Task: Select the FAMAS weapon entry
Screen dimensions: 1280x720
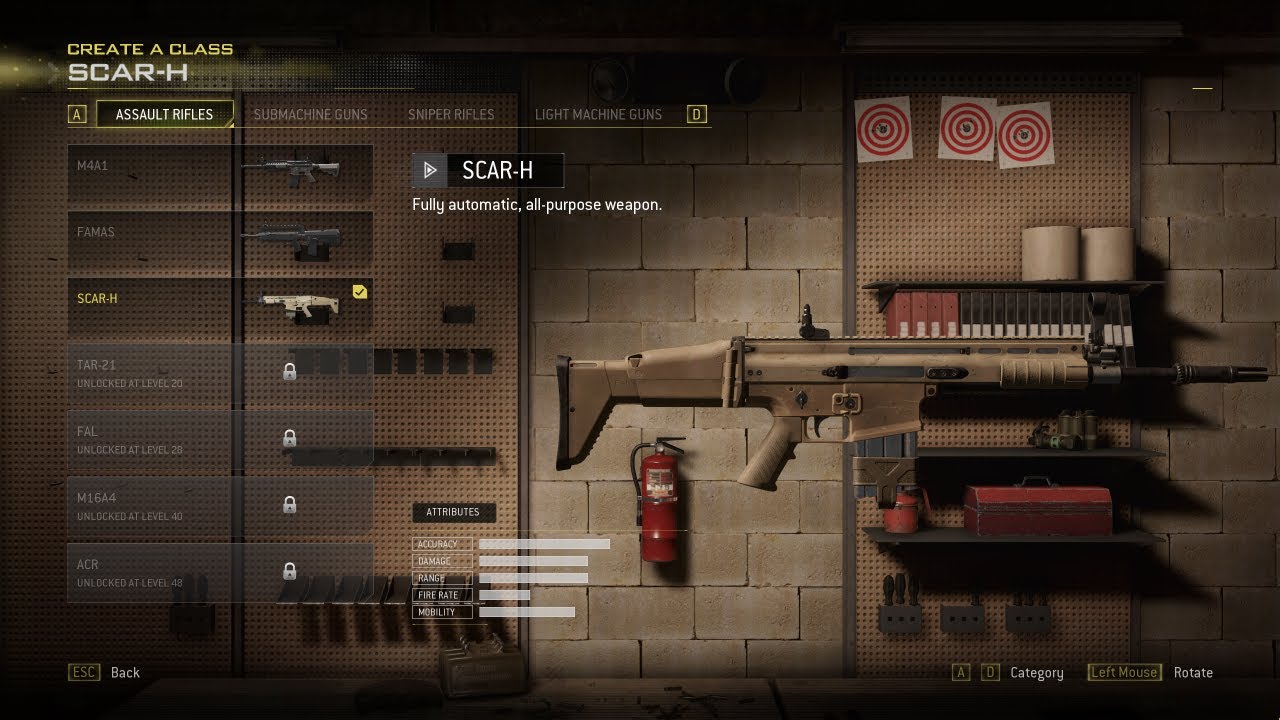Action: tap(220, 238)
